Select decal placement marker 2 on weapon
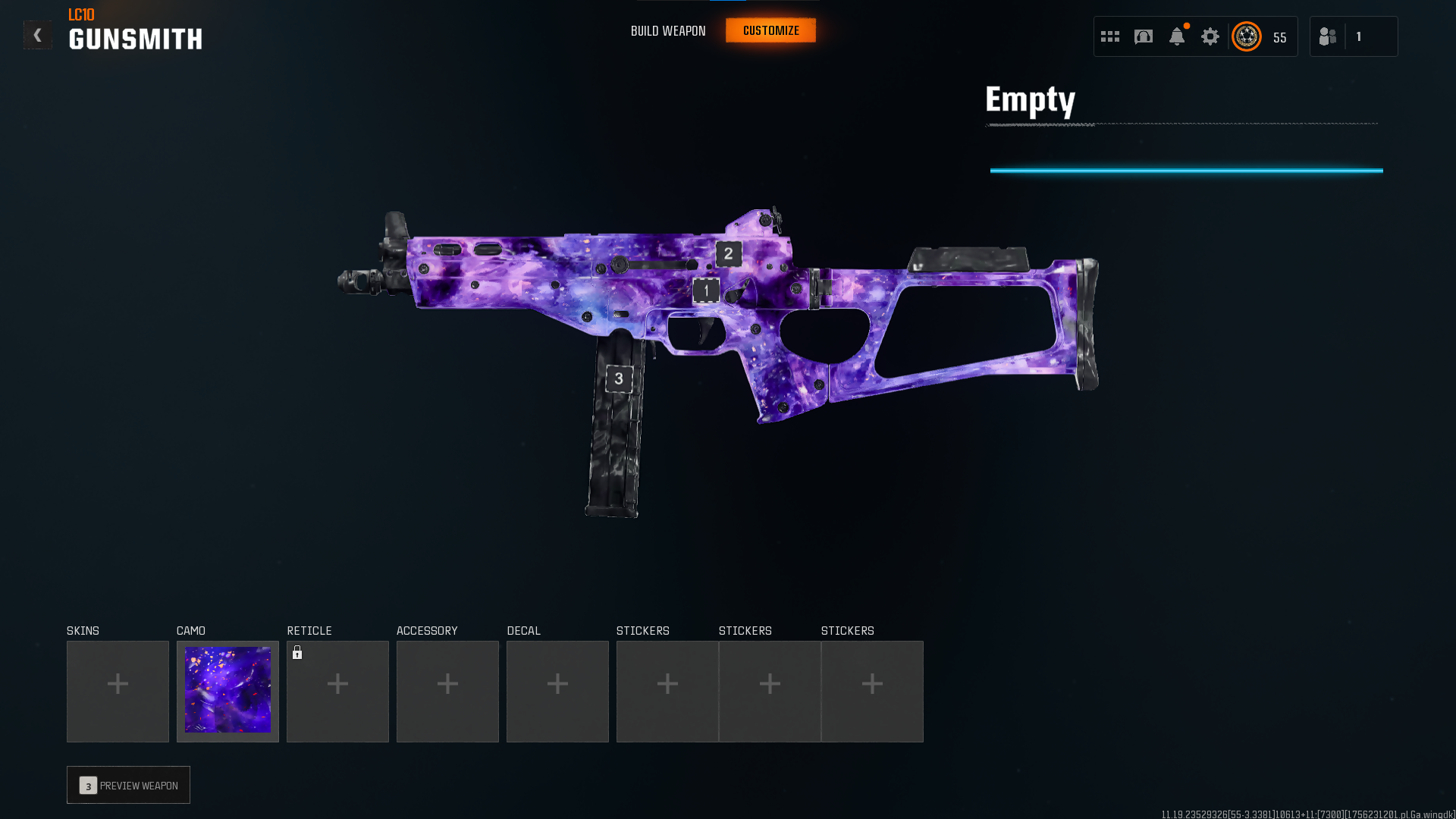The height and width of the screenshot is (819, 1456). click(x=729, y=253)
